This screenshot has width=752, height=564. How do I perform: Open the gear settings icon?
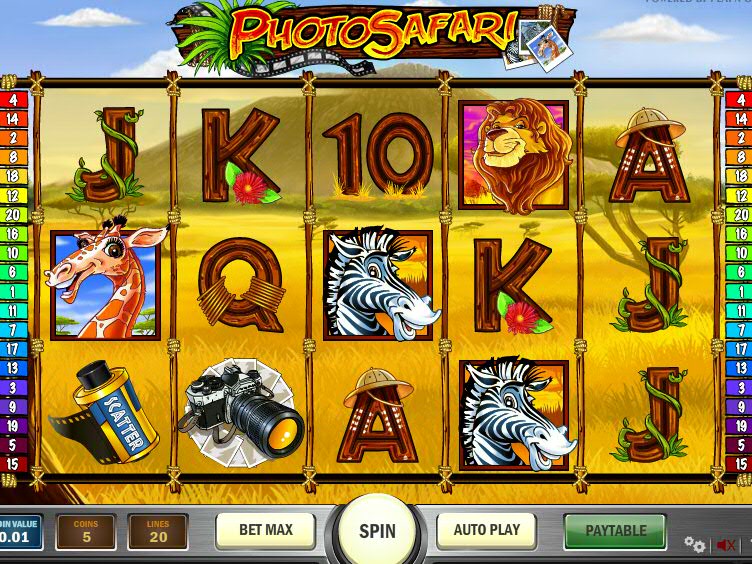(694, 544)
